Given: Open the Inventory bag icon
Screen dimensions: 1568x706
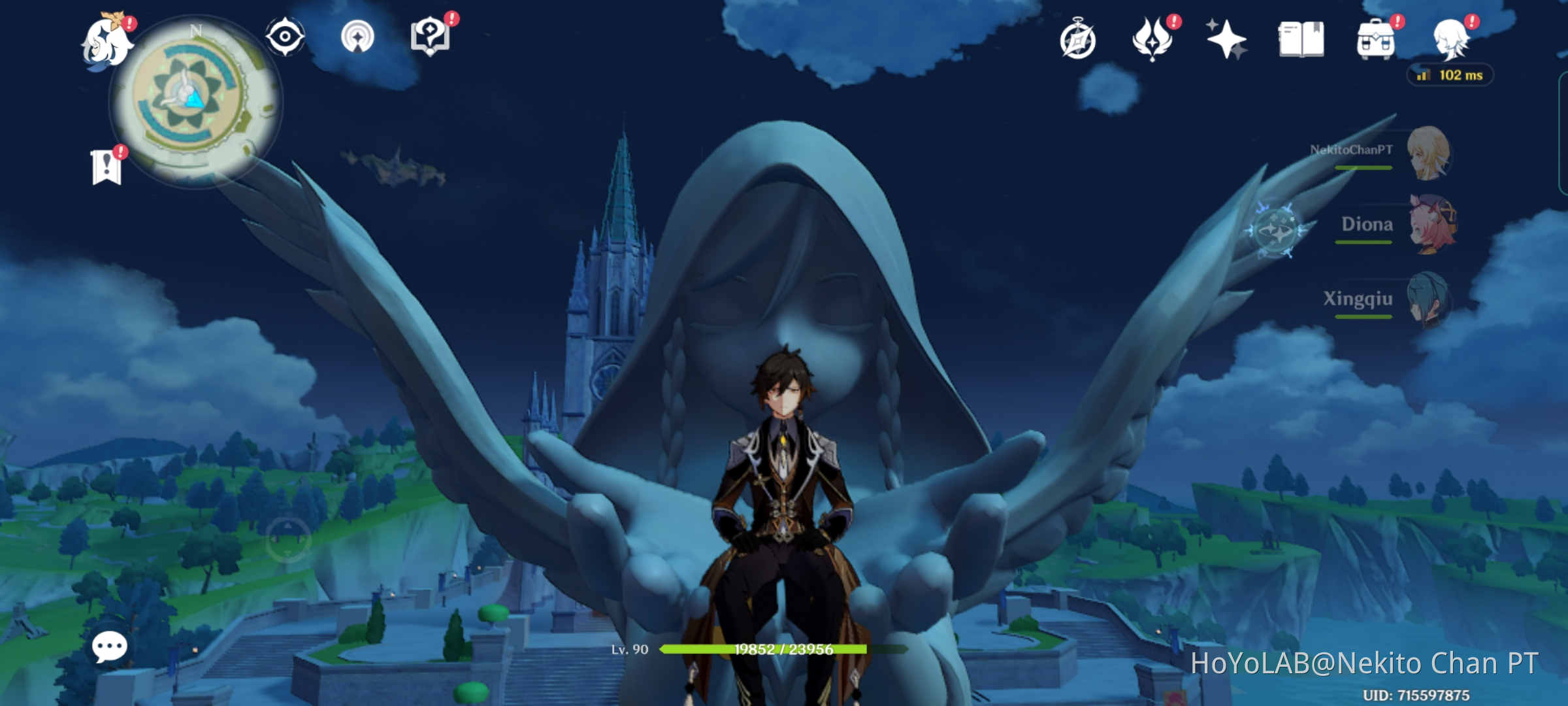Looking at the screenshot, I should 1375,41.
